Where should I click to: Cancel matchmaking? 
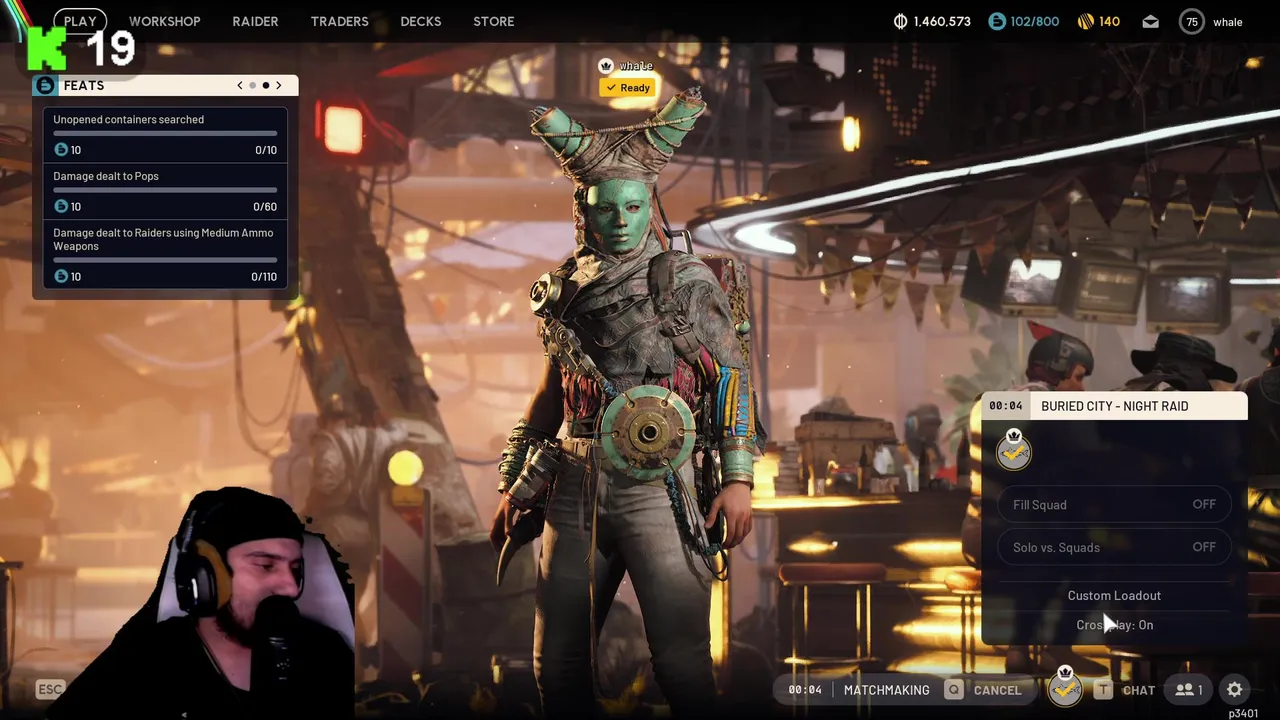click(986, 690)
